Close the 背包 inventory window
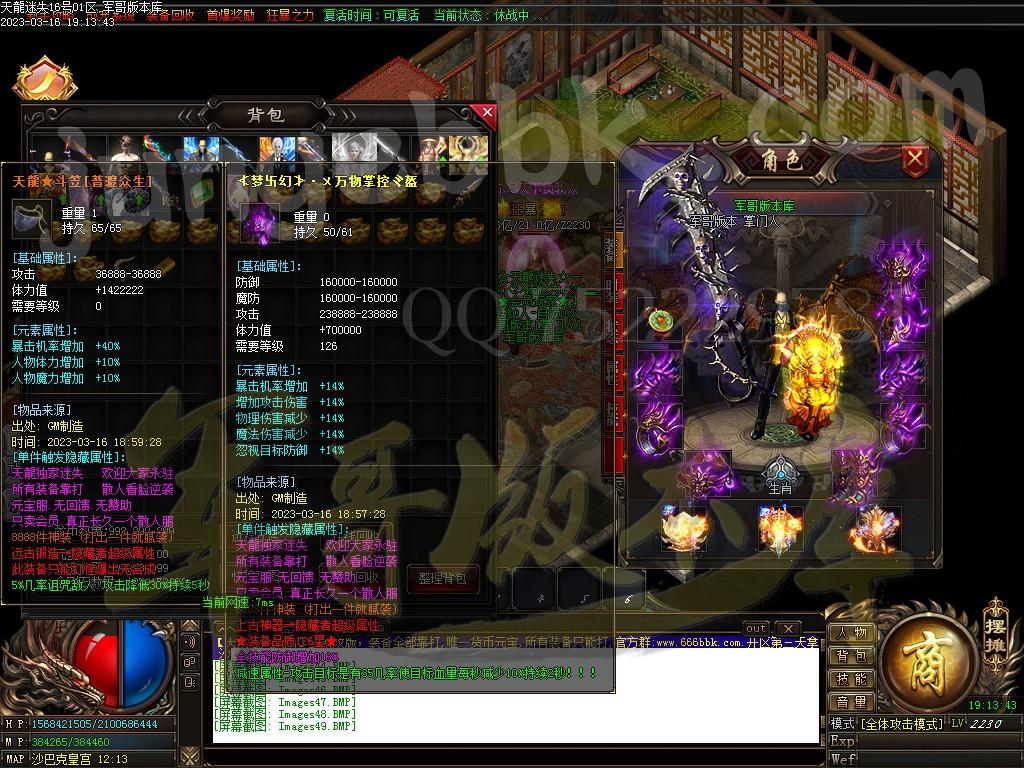Viewport: 1024px width, 768px height. 488,113
